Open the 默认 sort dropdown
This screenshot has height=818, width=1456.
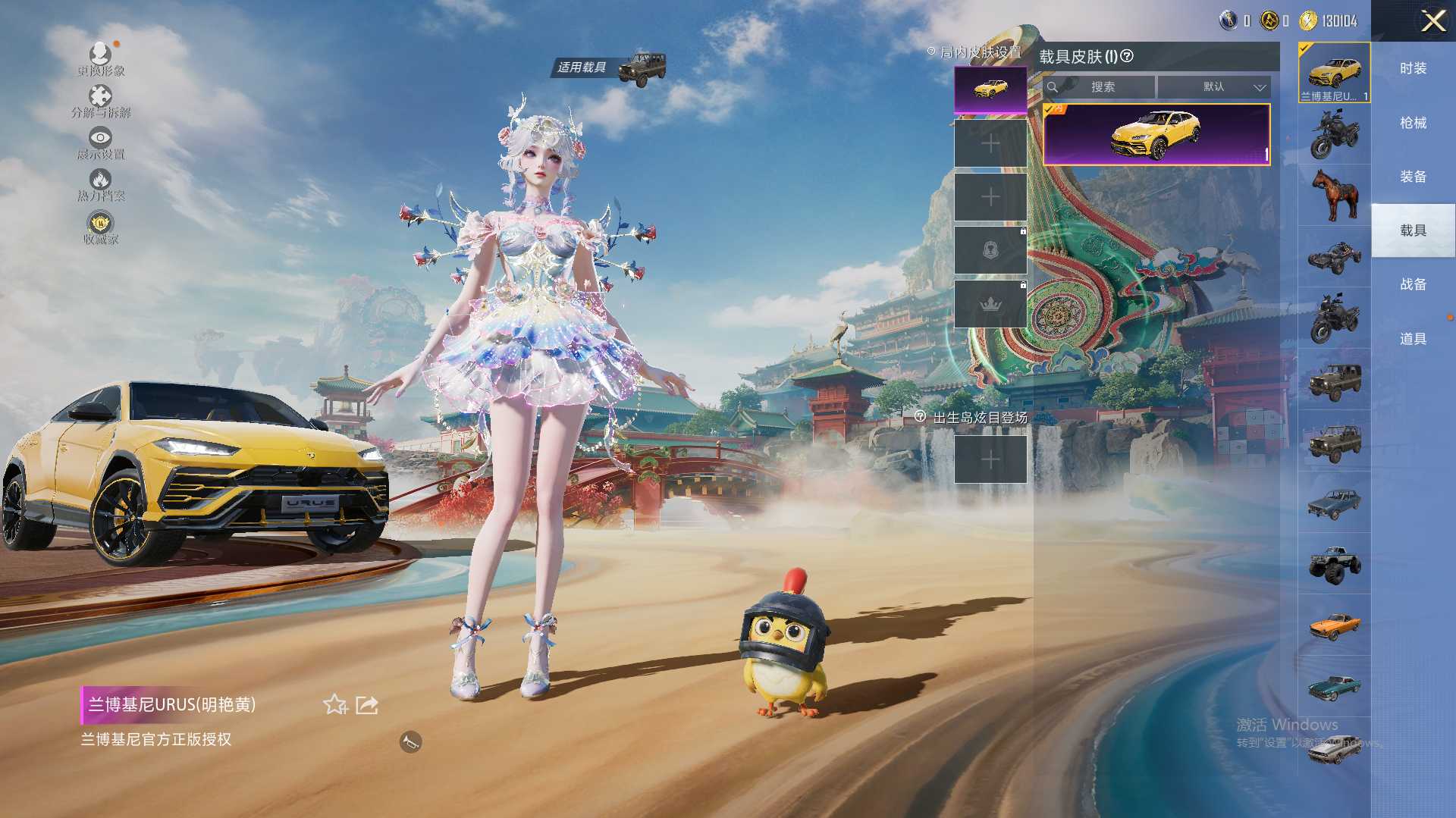coord(1214,87)
